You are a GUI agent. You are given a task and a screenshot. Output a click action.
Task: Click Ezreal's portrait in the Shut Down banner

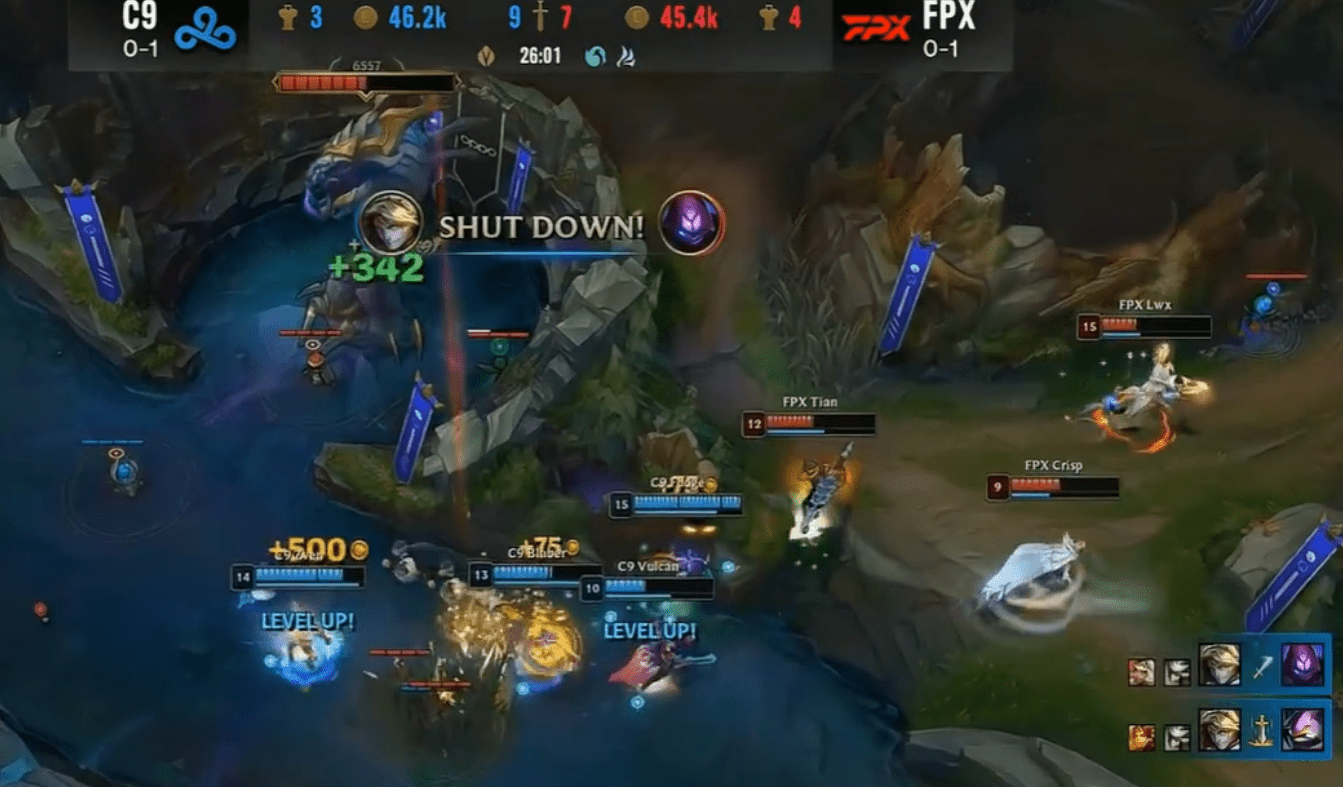tap(390, 222)
